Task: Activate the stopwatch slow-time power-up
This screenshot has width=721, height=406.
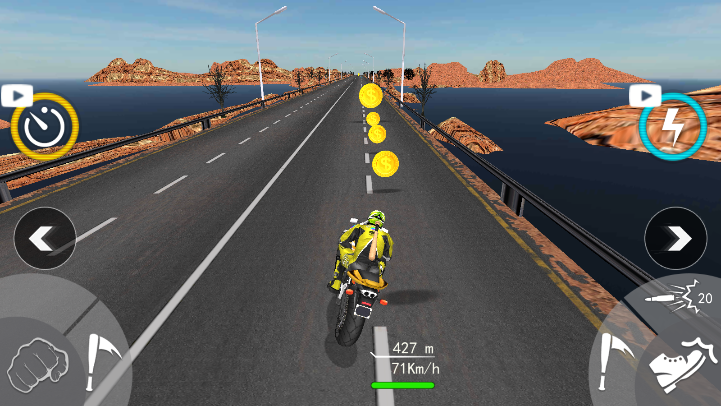Action: (x=44, y=126)
